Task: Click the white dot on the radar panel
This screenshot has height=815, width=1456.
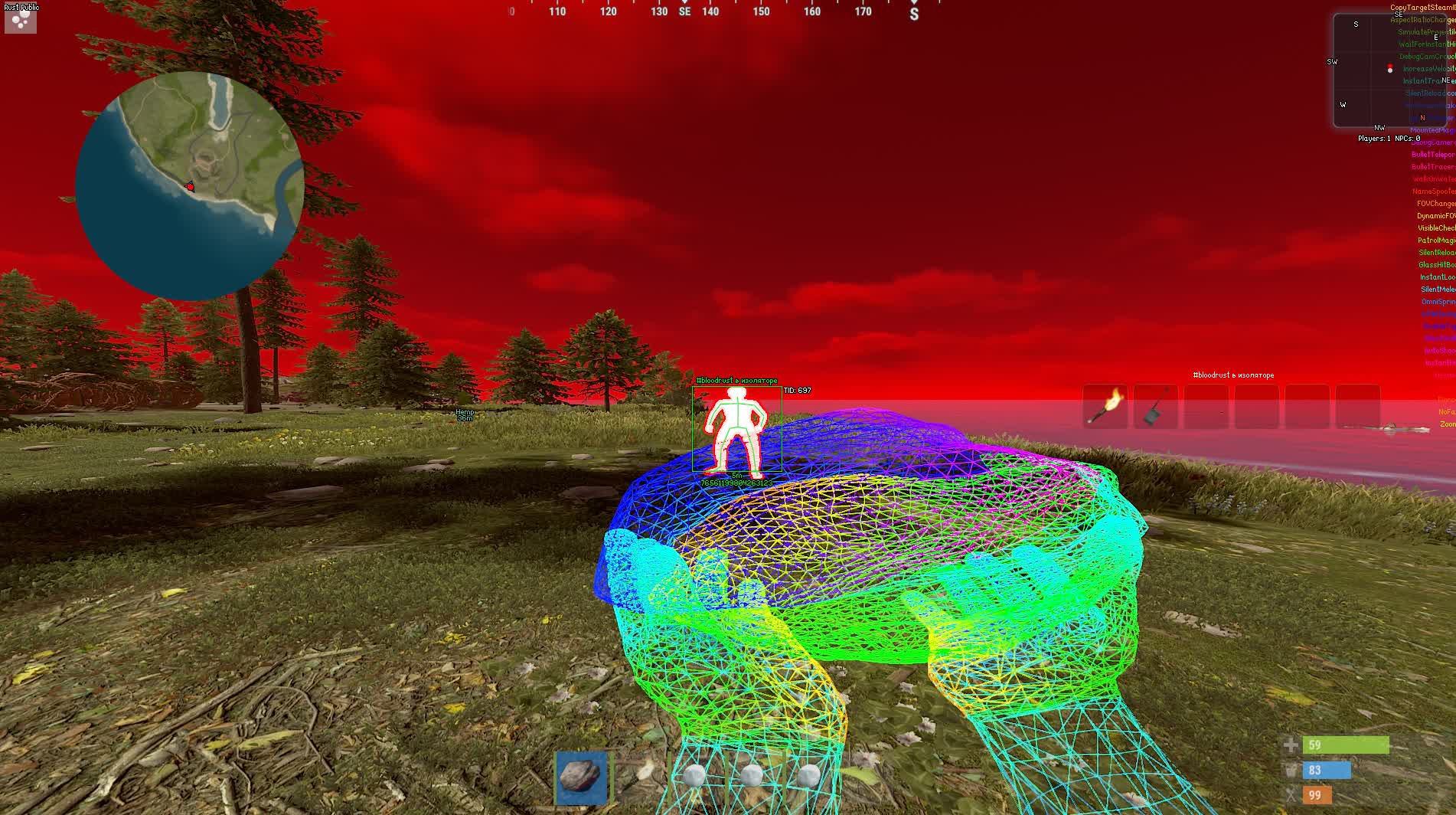Action: tap(1390, 70)
